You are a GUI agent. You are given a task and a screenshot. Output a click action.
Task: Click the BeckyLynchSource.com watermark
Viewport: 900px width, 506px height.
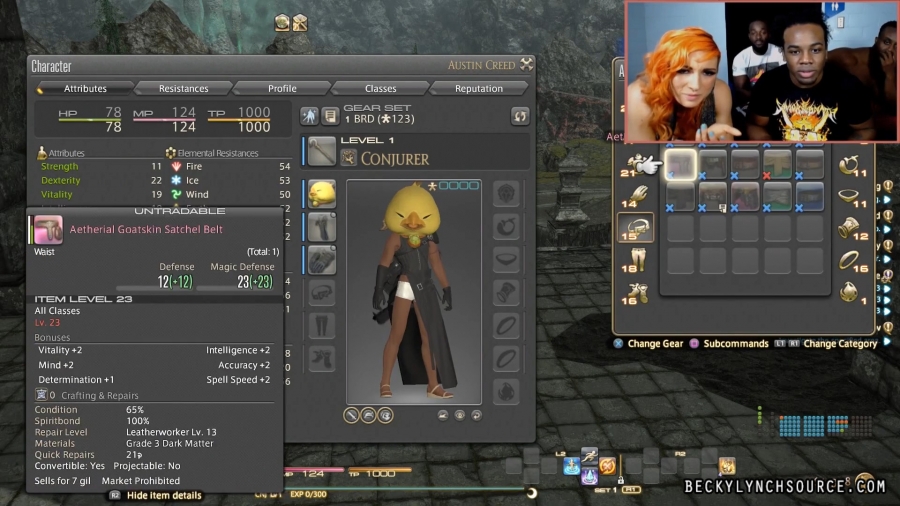pyautogui.click(x=785, y=486)
